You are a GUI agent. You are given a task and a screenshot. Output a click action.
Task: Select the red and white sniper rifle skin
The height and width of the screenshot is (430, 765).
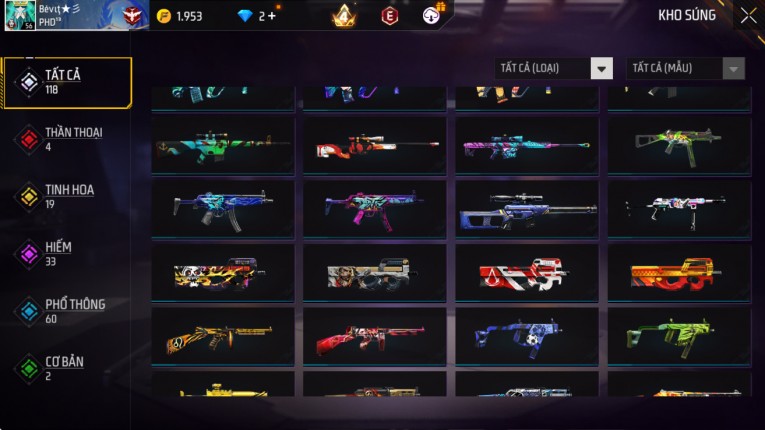coord(376,146)
